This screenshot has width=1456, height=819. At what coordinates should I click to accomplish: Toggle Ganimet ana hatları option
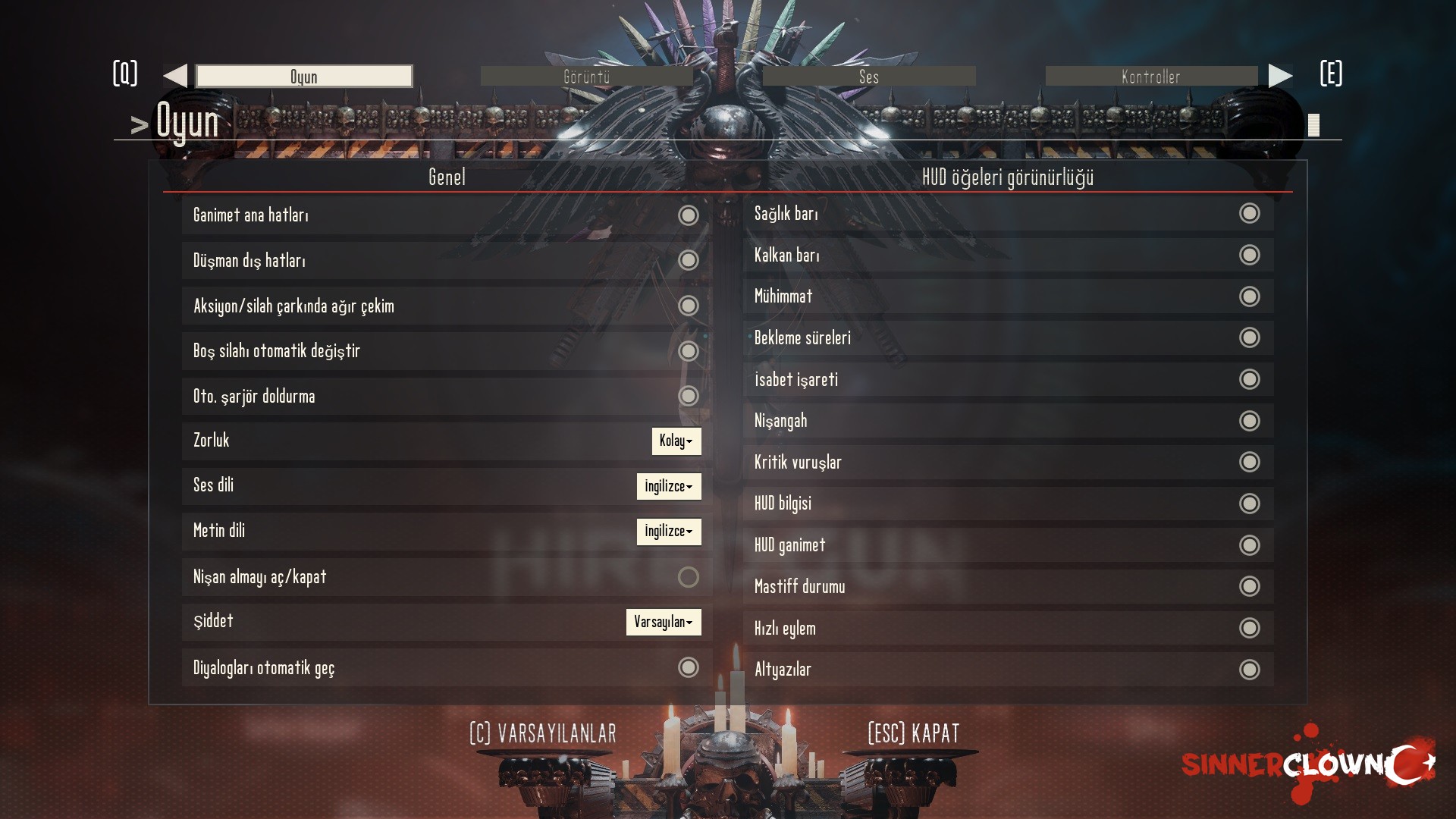pos(688,215)
